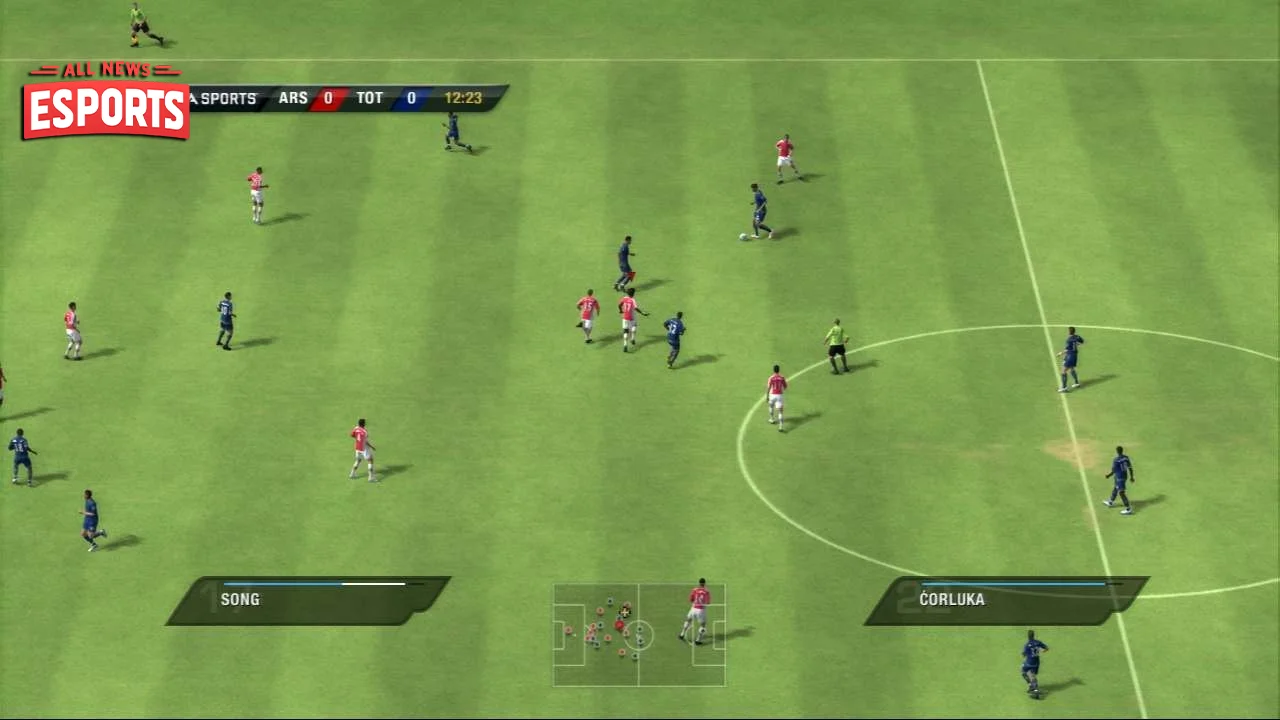
Task: Click the ALL NEWS ribbon graphic
Action: (104, 70)
